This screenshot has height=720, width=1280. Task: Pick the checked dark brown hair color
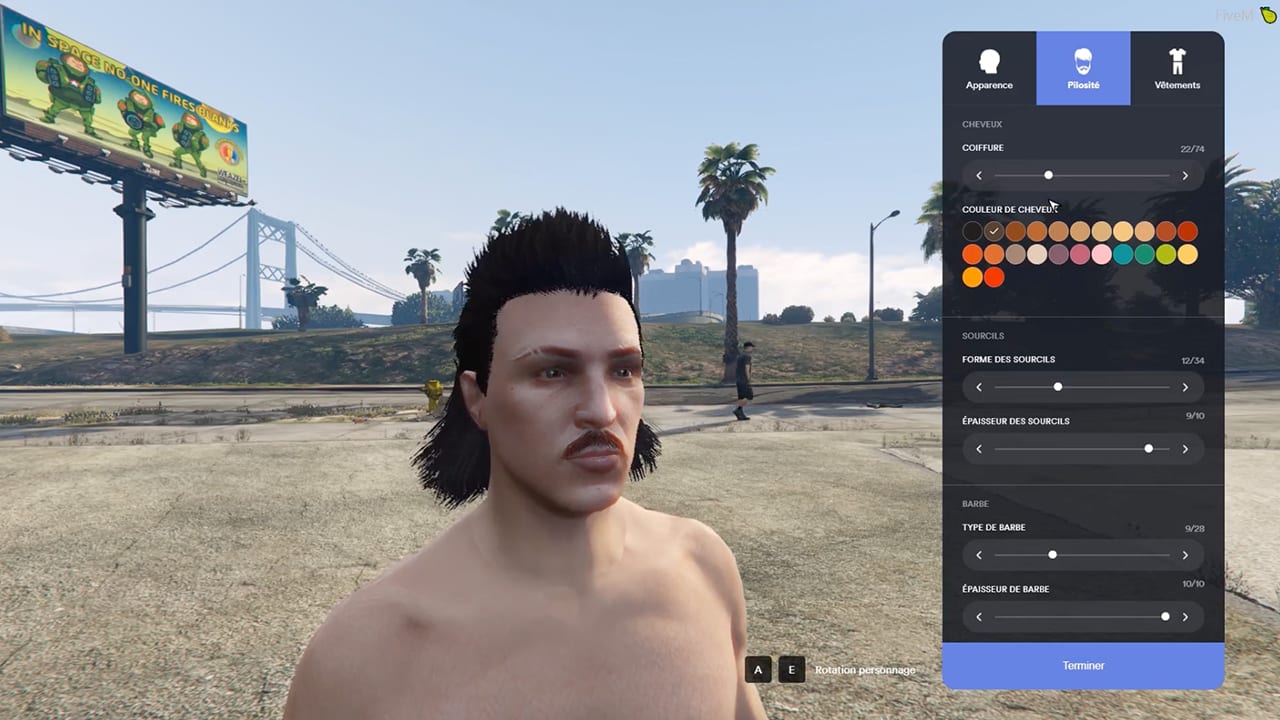coord(993,232)
